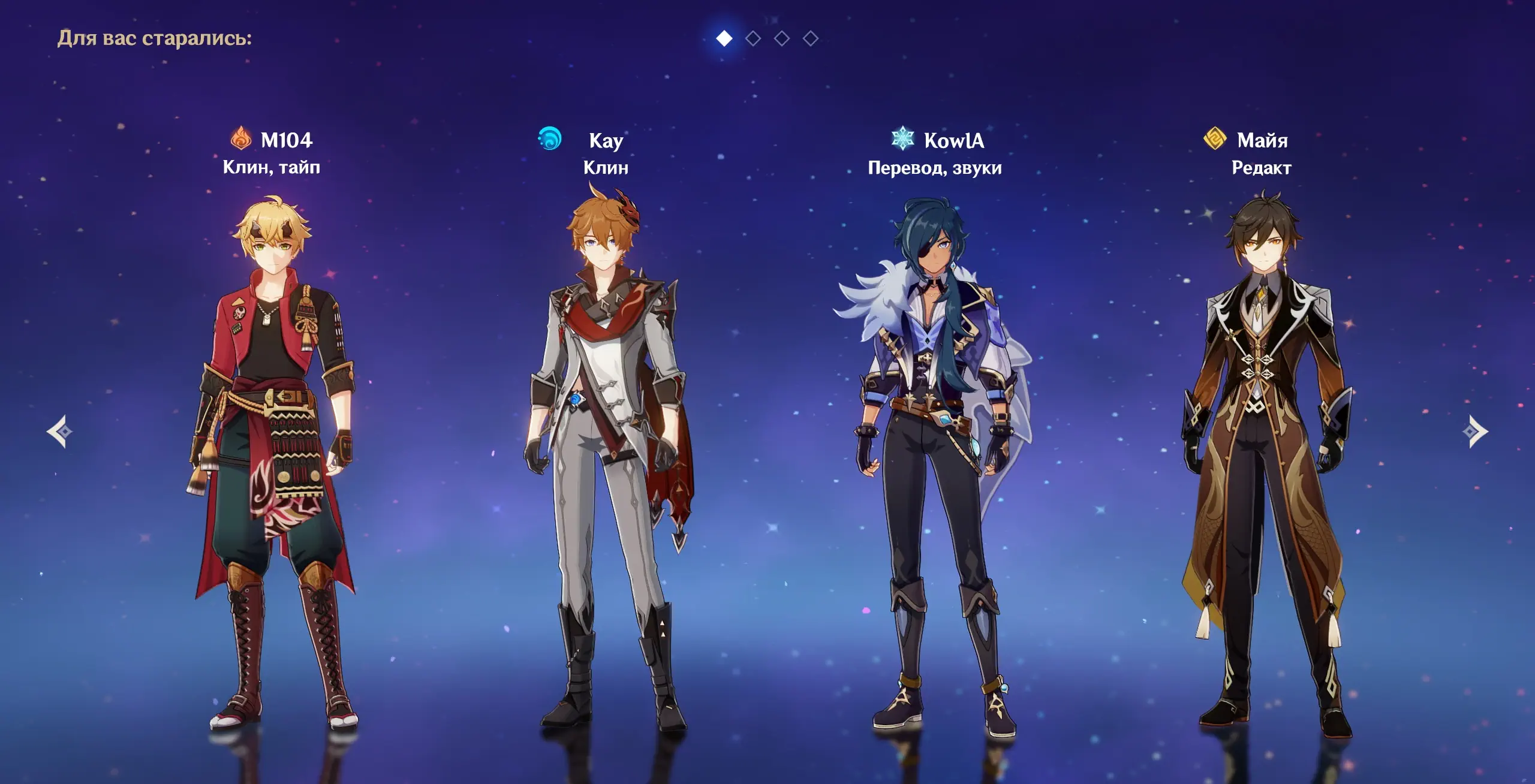Image resolution: width=1535 pixels, height=784 pixels.
Task: Go to the previous team page arrow
Action: [x=60, y=432]
